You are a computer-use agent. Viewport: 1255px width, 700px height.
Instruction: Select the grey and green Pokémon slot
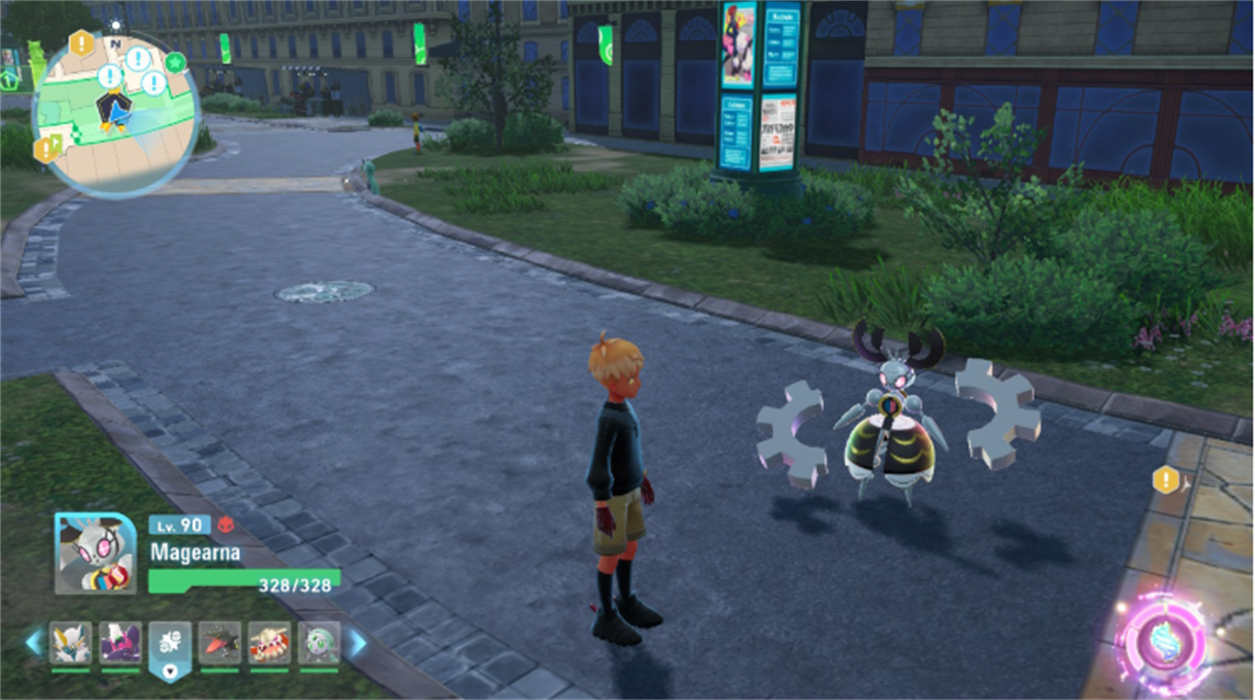(318, 642)
